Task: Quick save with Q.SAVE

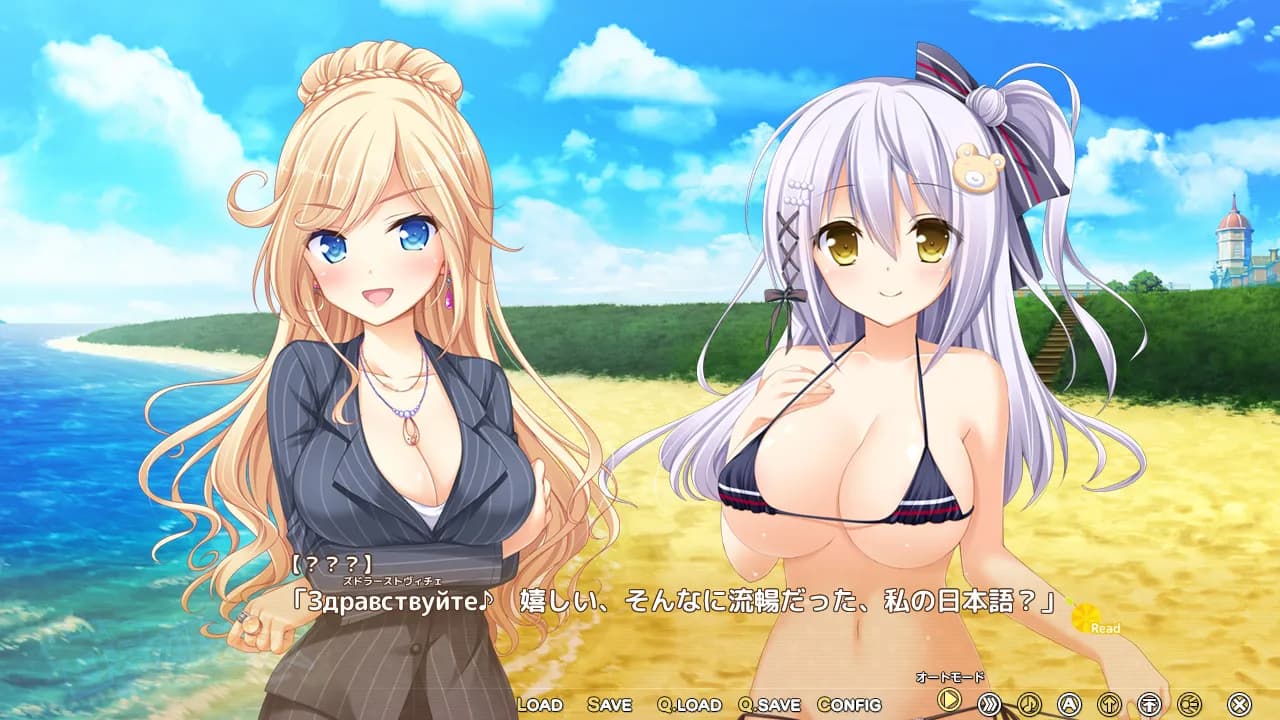Action: pos(770,705)
